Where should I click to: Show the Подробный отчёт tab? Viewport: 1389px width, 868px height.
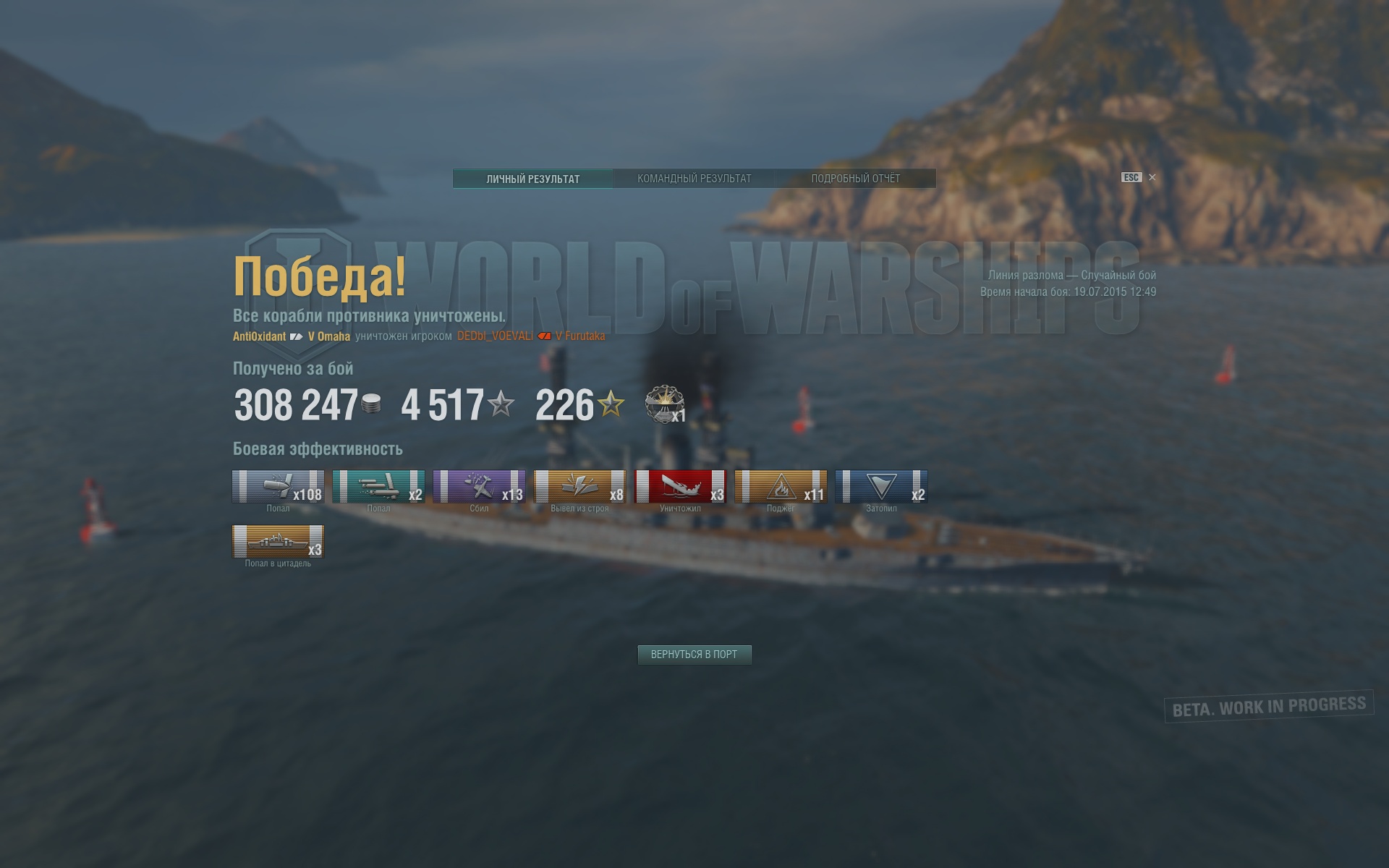coord(855,179)
